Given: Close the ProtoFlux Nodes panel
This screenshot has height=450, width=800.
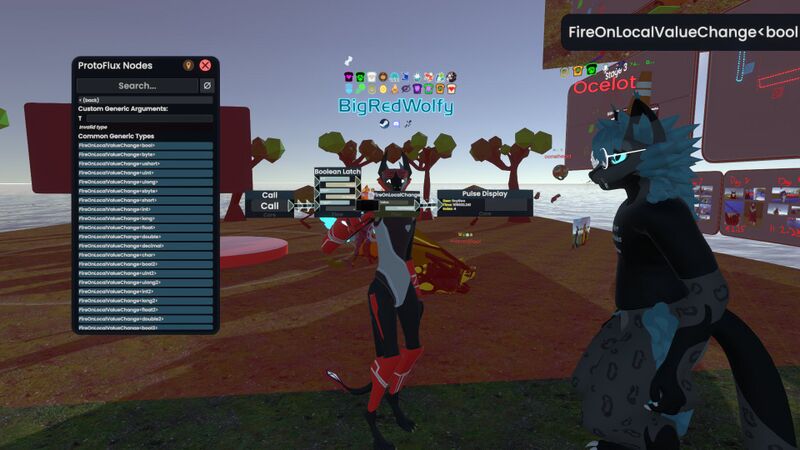Looking at the screenshot, I should coord(205,65).
